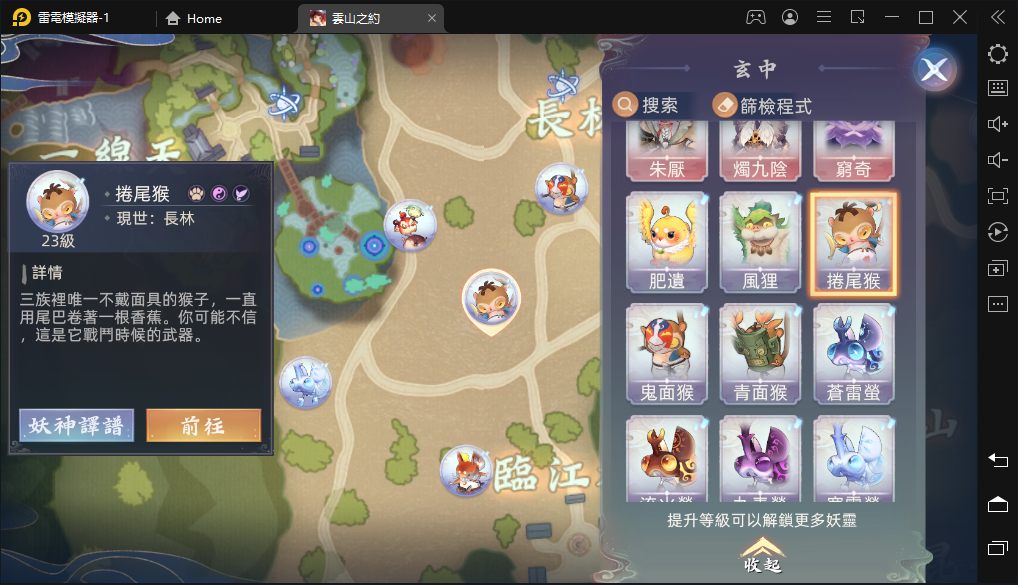Pick the 燭九陰 spirit card
Viewport: 1018px width, 585px height.
761,153
